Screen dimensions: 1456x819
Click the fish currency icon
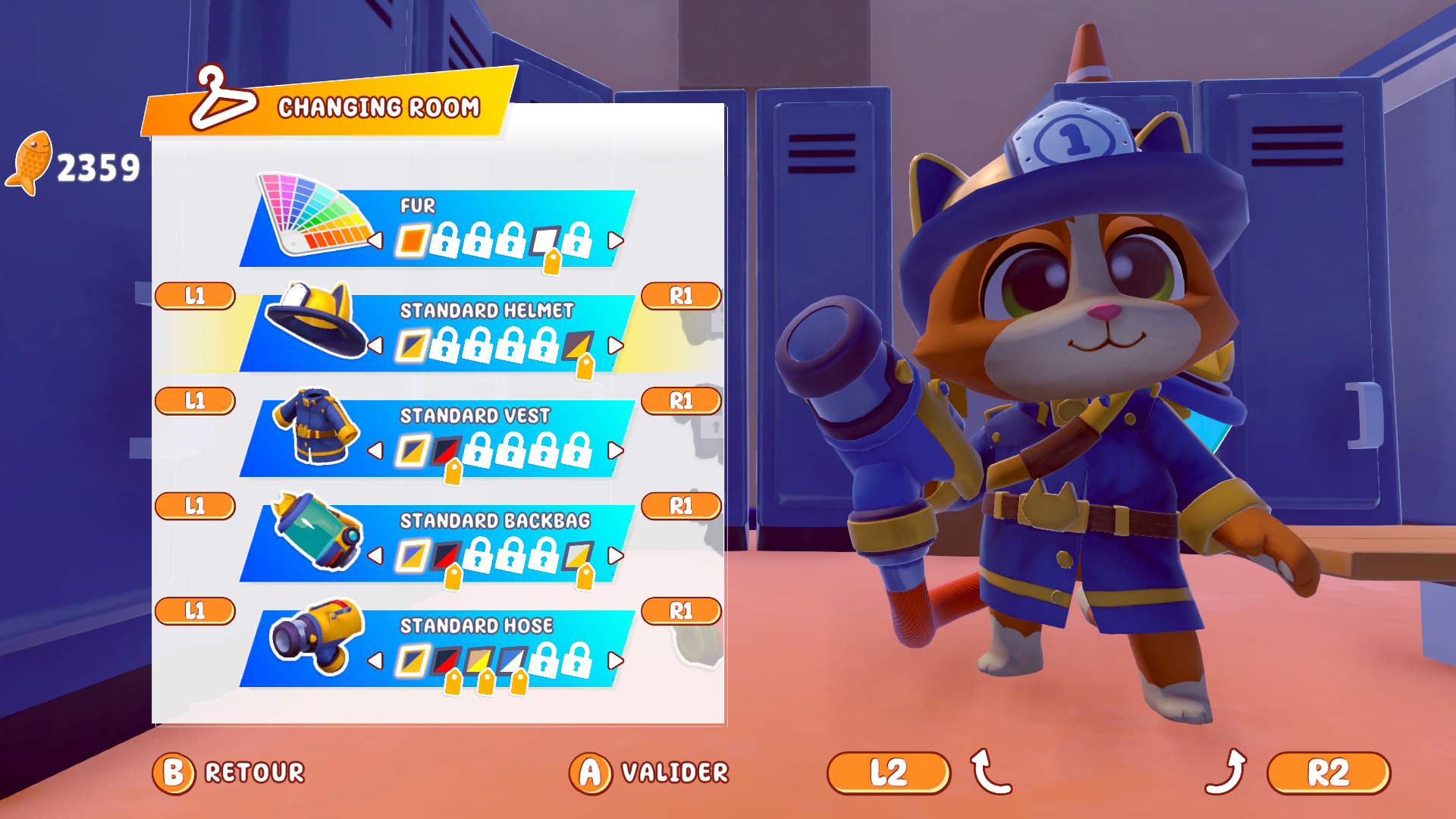(32, 161)
